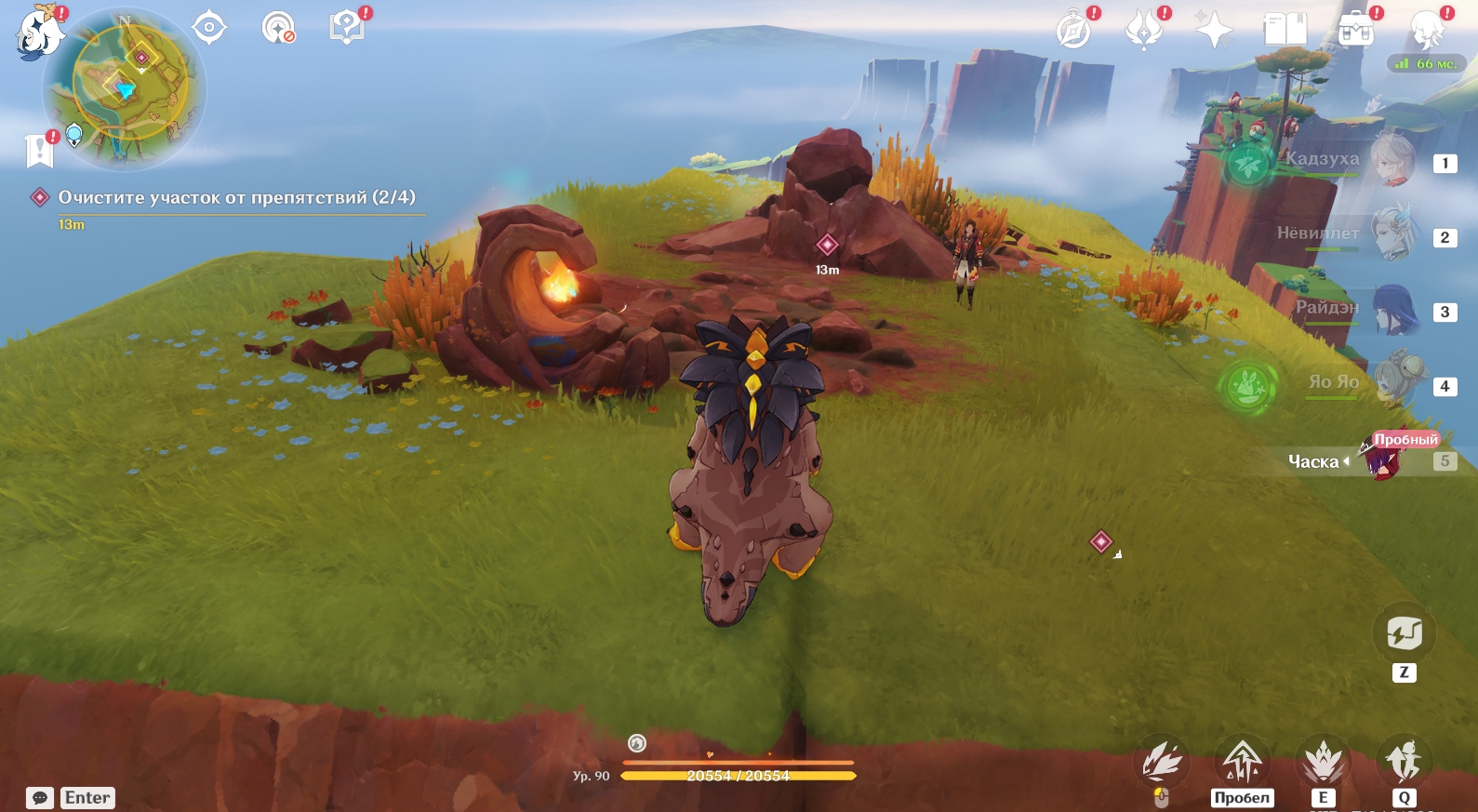
Task: Open the four-pointed star wish icon
Action: 1214,30
